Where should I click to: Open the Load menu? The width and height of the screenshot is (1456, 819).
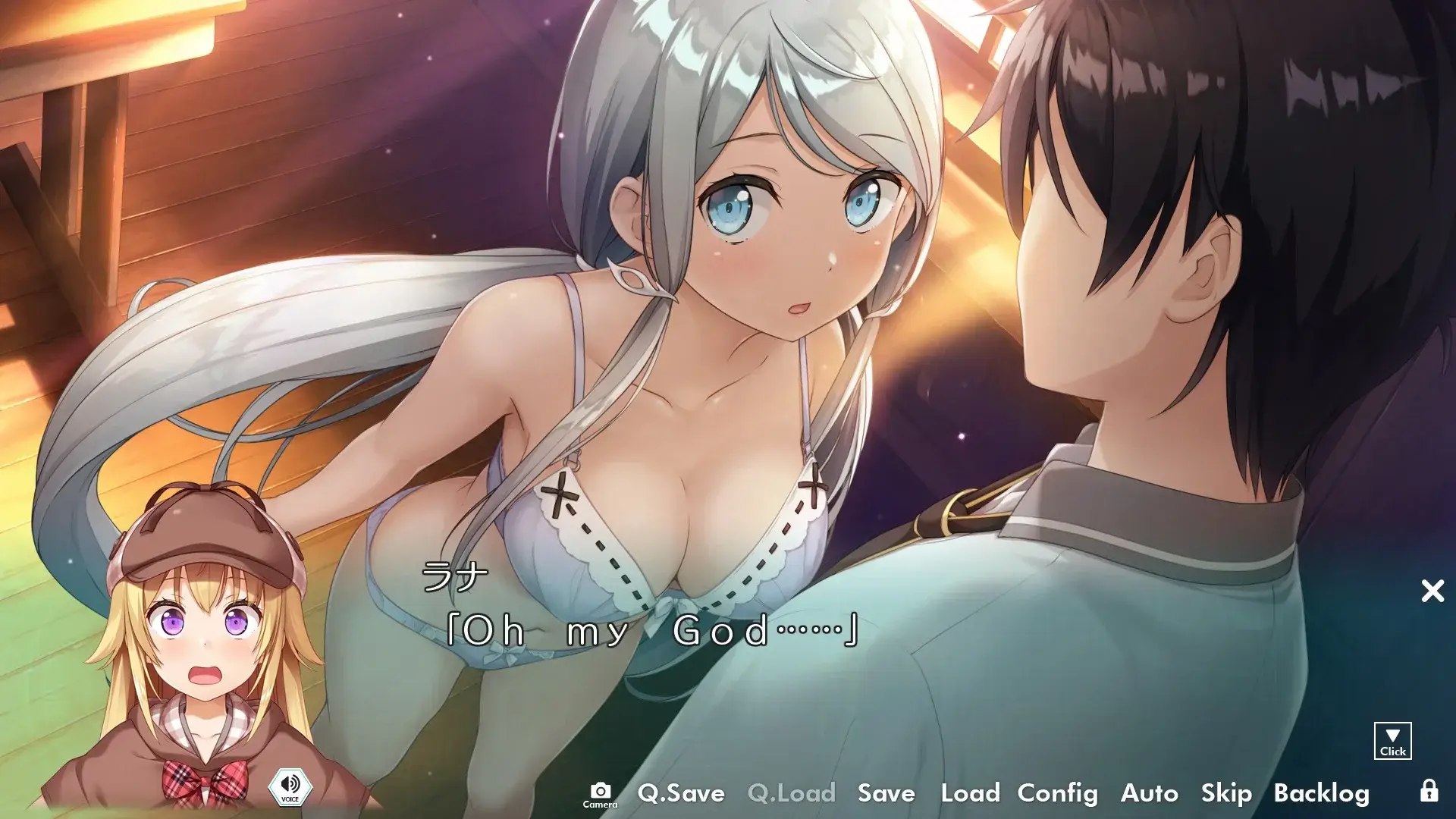[970, 793]
